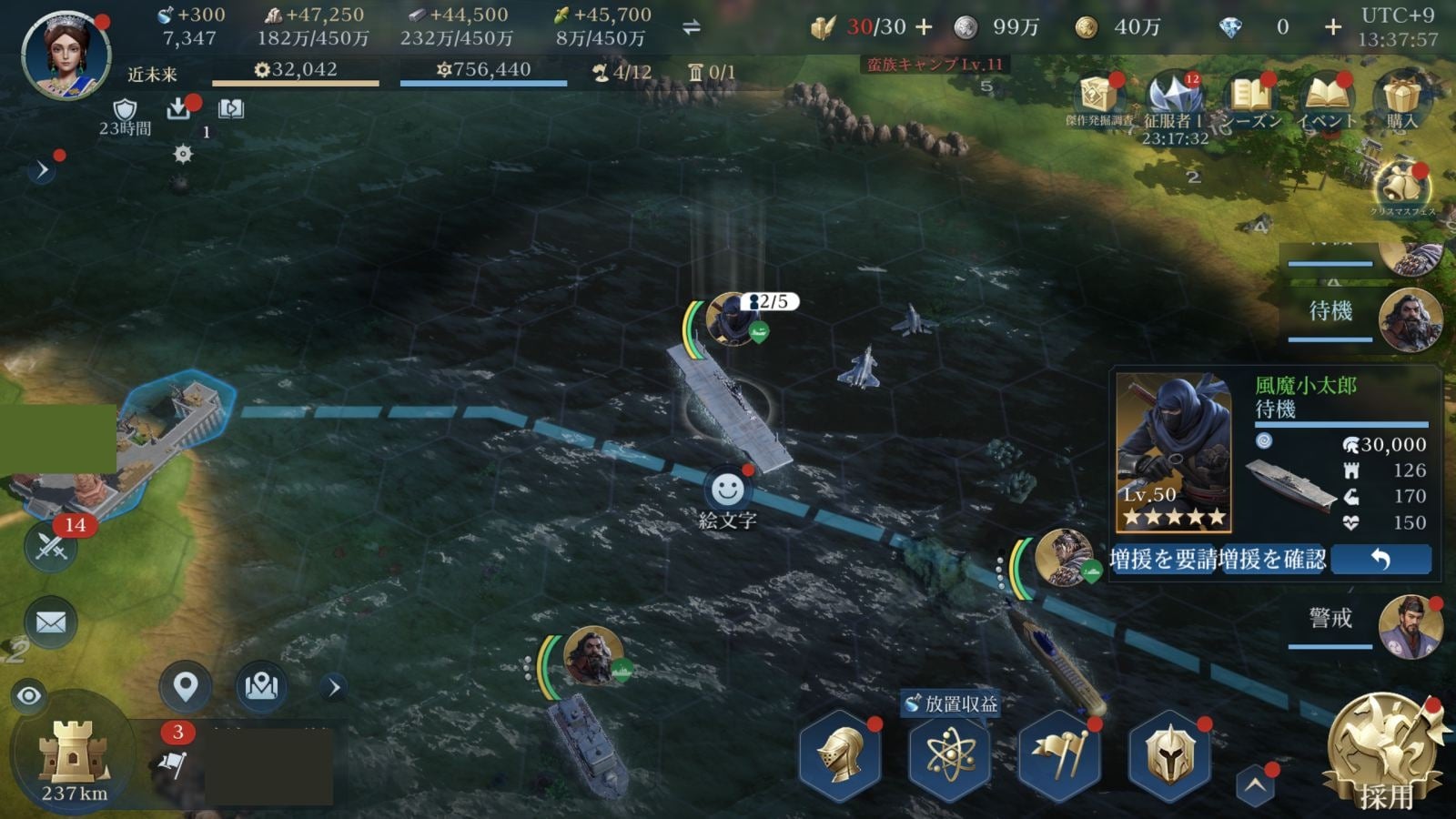Check reinforcements with 増援を確認
The height and width of the screenshot is (819, 1456).
[x=1272, y=559]
